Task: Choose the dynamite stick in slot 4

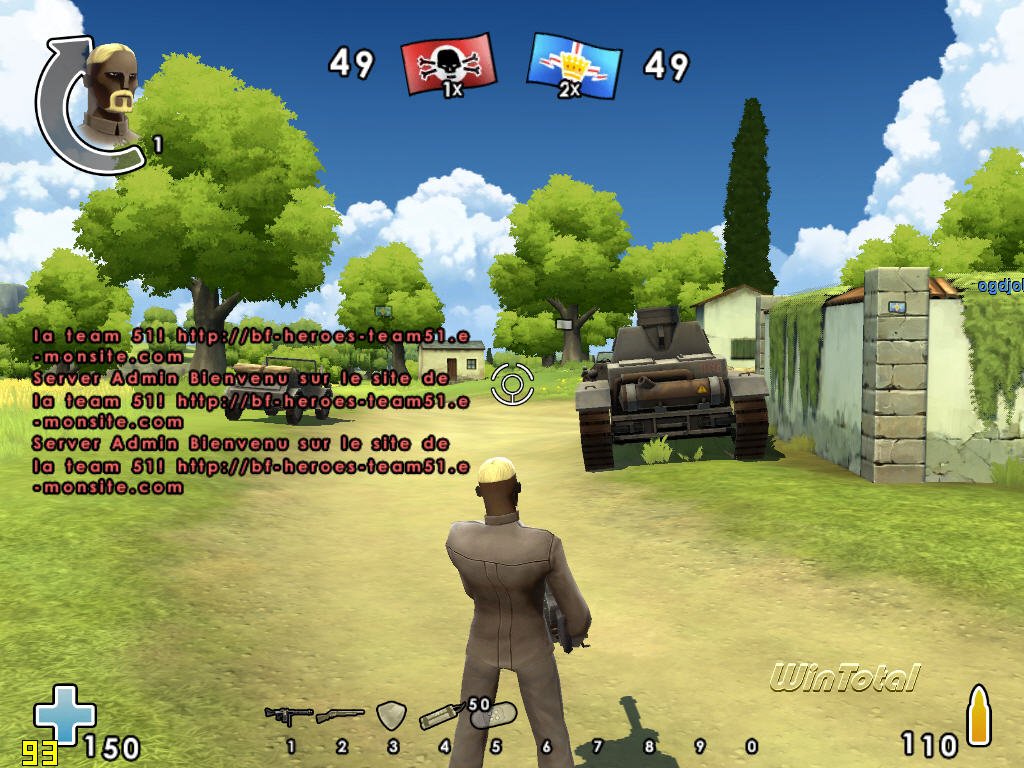Action: (x=442, y=716)
